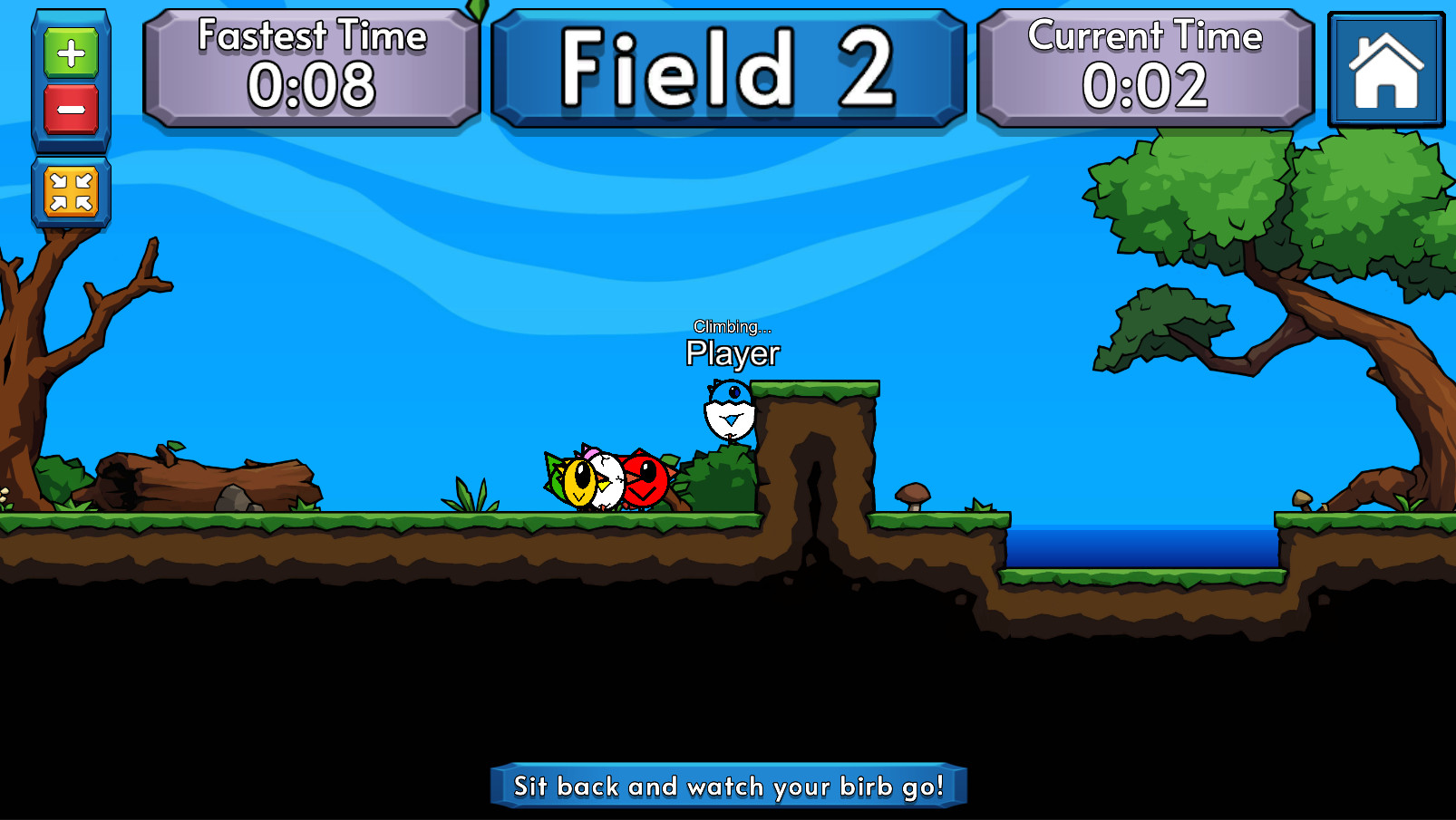Select the red bird on the grass
The image size is (1456, 820).
645,482
